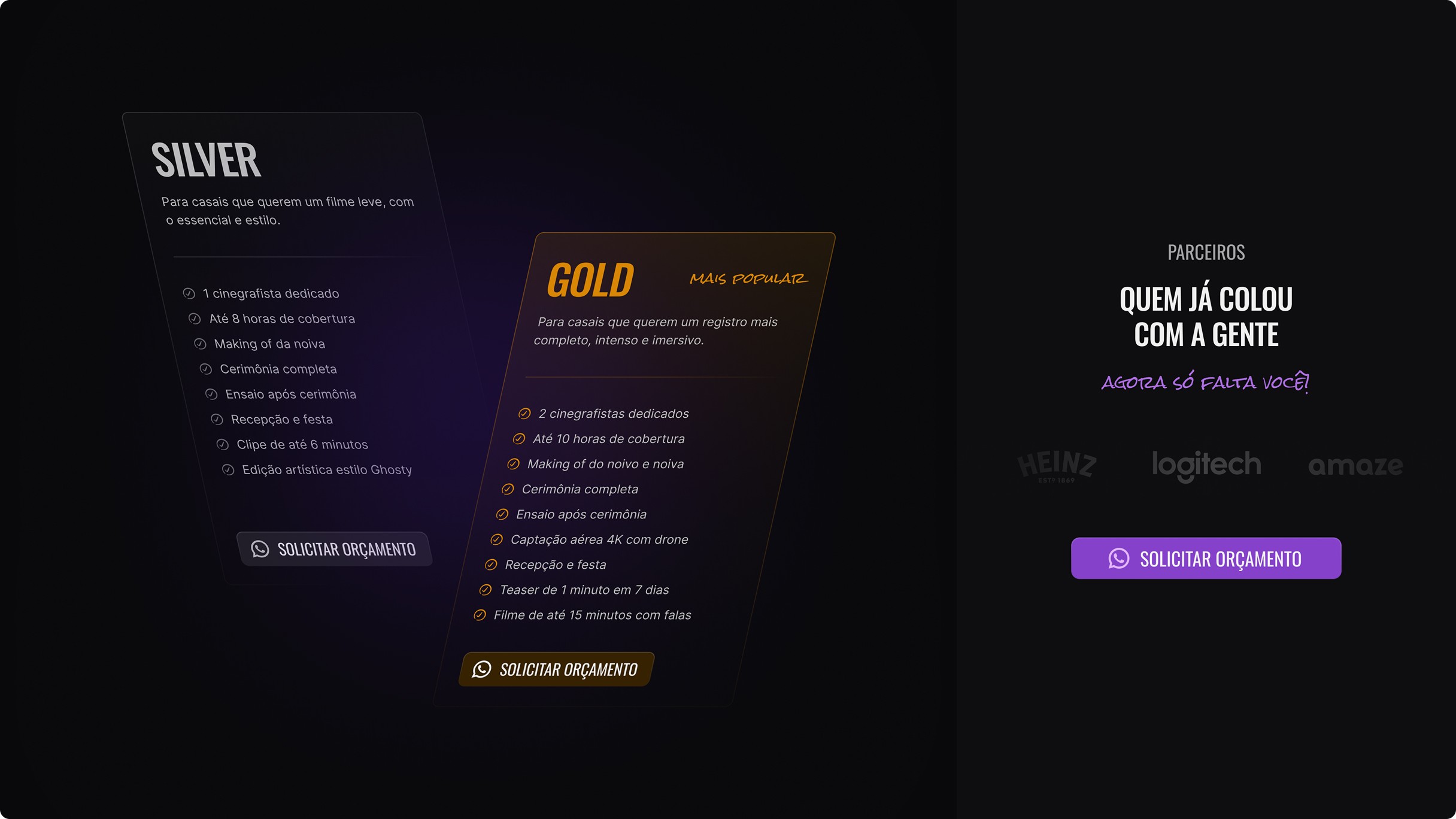Screen dimensions: 1456x819
Task: Click the check icon beside '1 cinegrafista dedicado'
Action: (189, 293)
